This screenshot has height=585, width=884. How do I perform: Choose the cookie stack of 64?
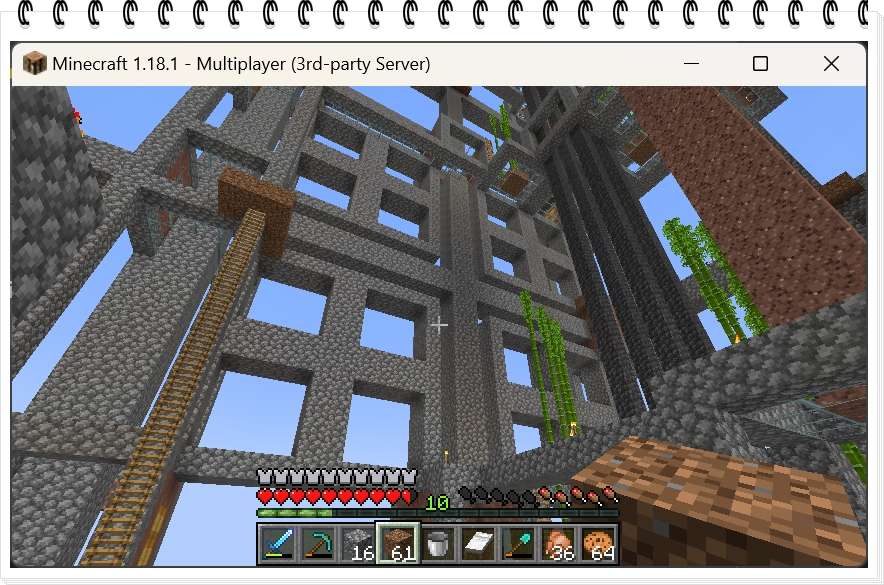pyautogui.click(x=597, y=544)
